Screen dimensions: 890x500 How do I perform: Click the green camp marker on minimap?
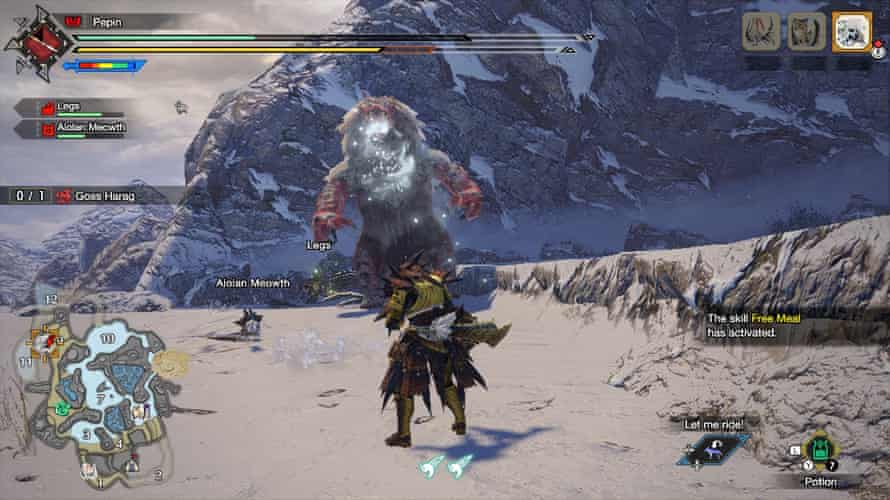pyautogui.click(x=62, y=409)
